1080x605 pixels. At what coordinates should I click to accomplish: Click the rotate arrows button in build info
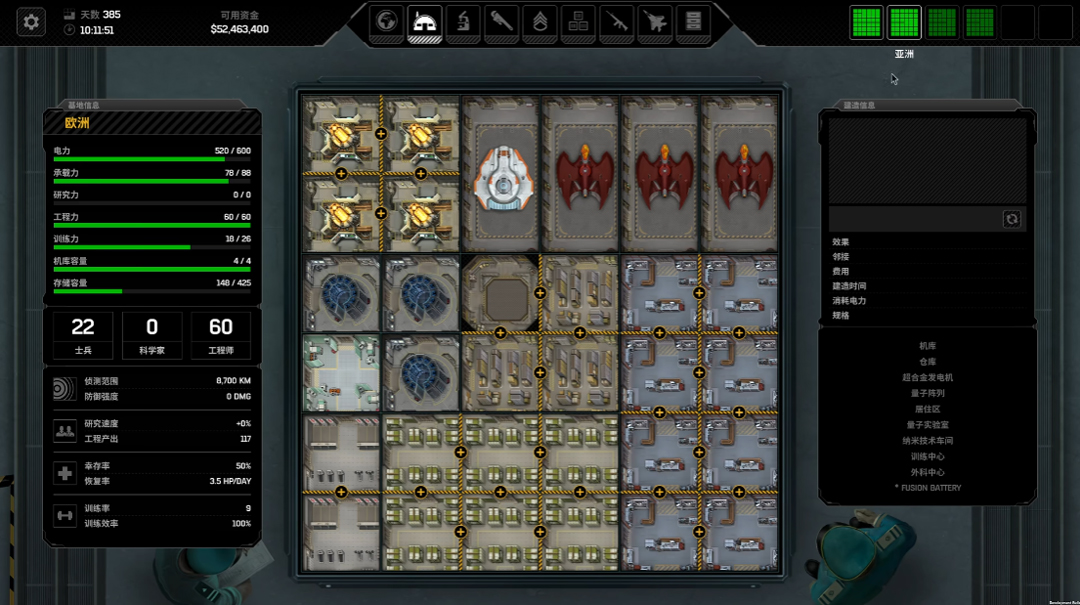click(1011, 219)
